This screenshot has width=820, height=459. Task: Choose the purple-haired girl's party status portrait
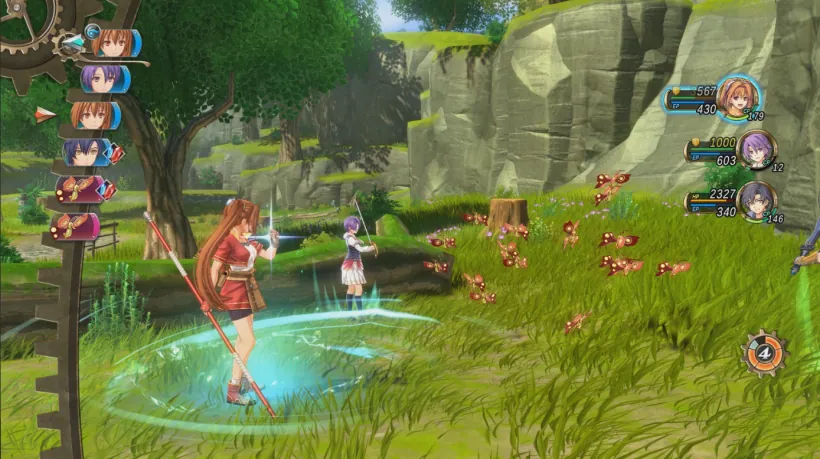(758, 149)
